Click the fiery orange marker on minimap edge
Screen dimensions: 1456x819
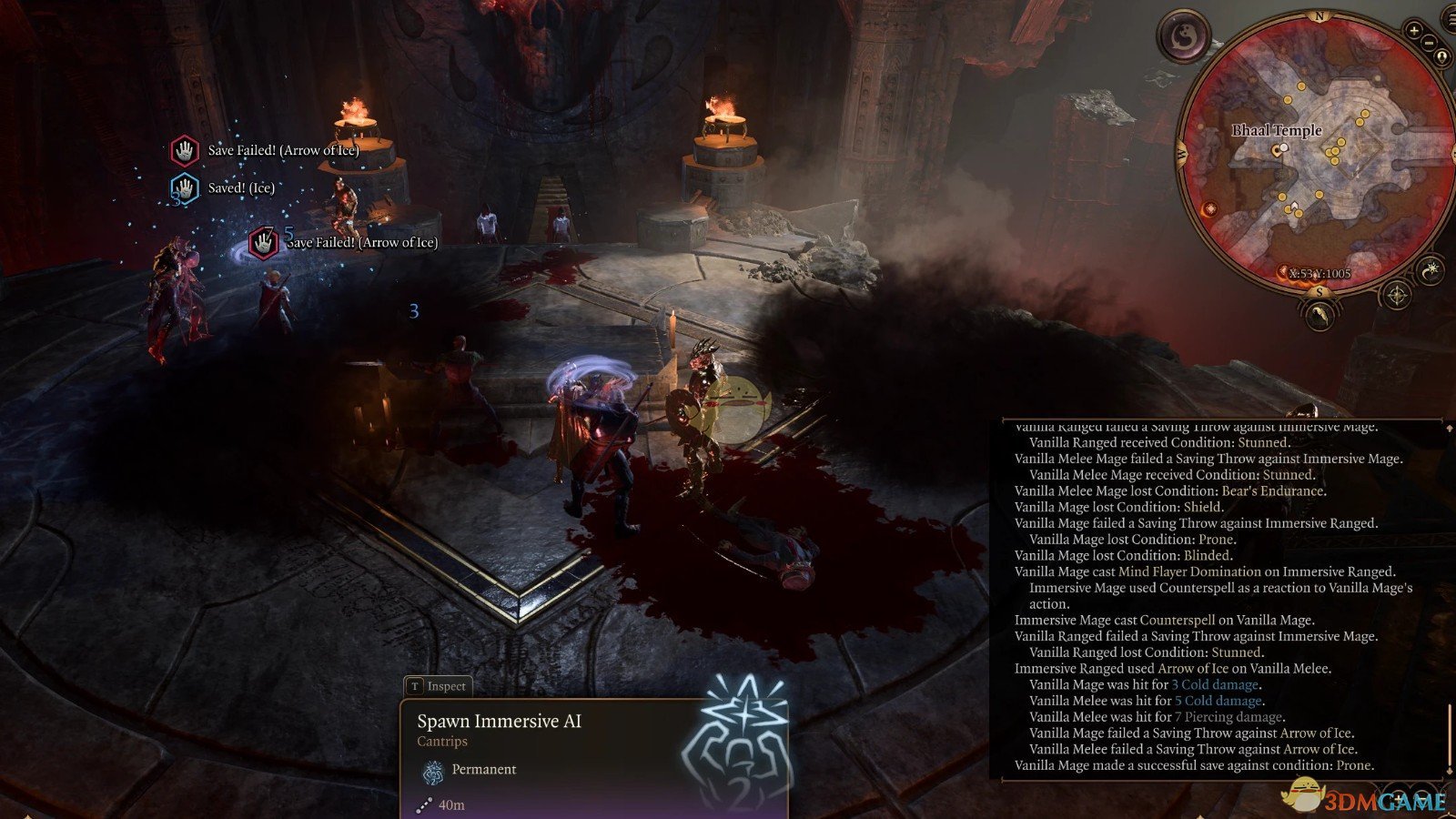1209,210
